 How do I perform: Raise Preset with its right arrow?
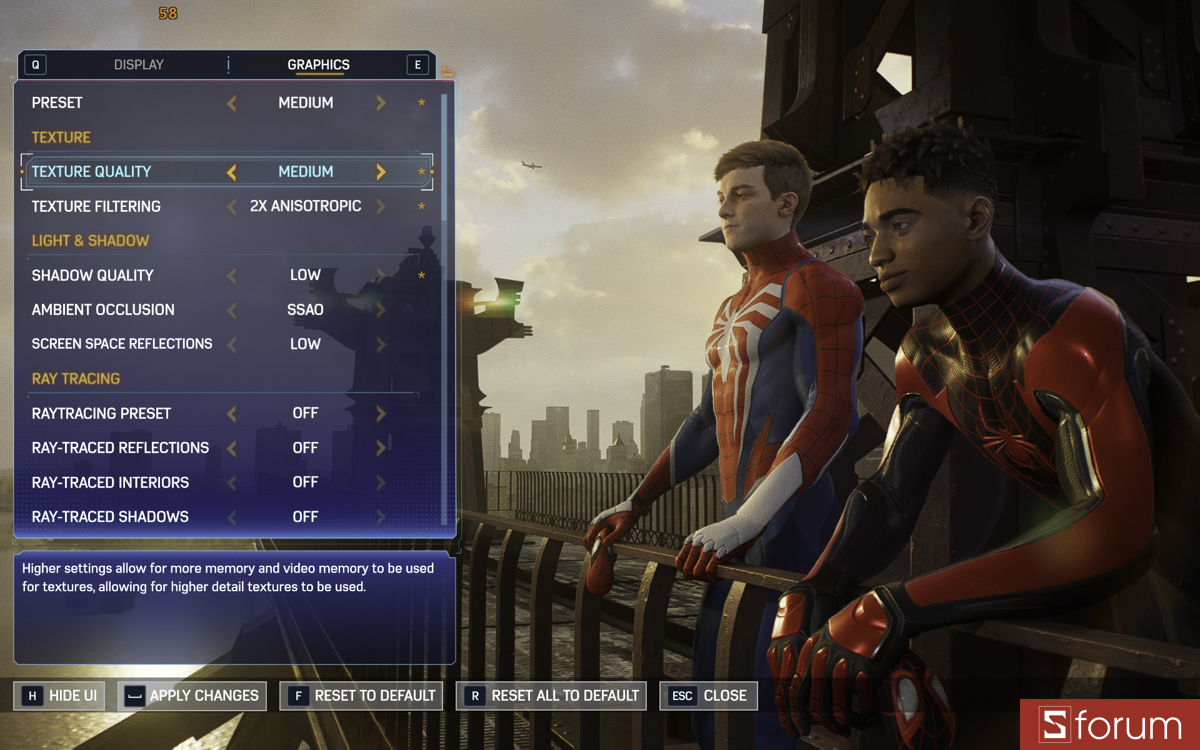381,103
